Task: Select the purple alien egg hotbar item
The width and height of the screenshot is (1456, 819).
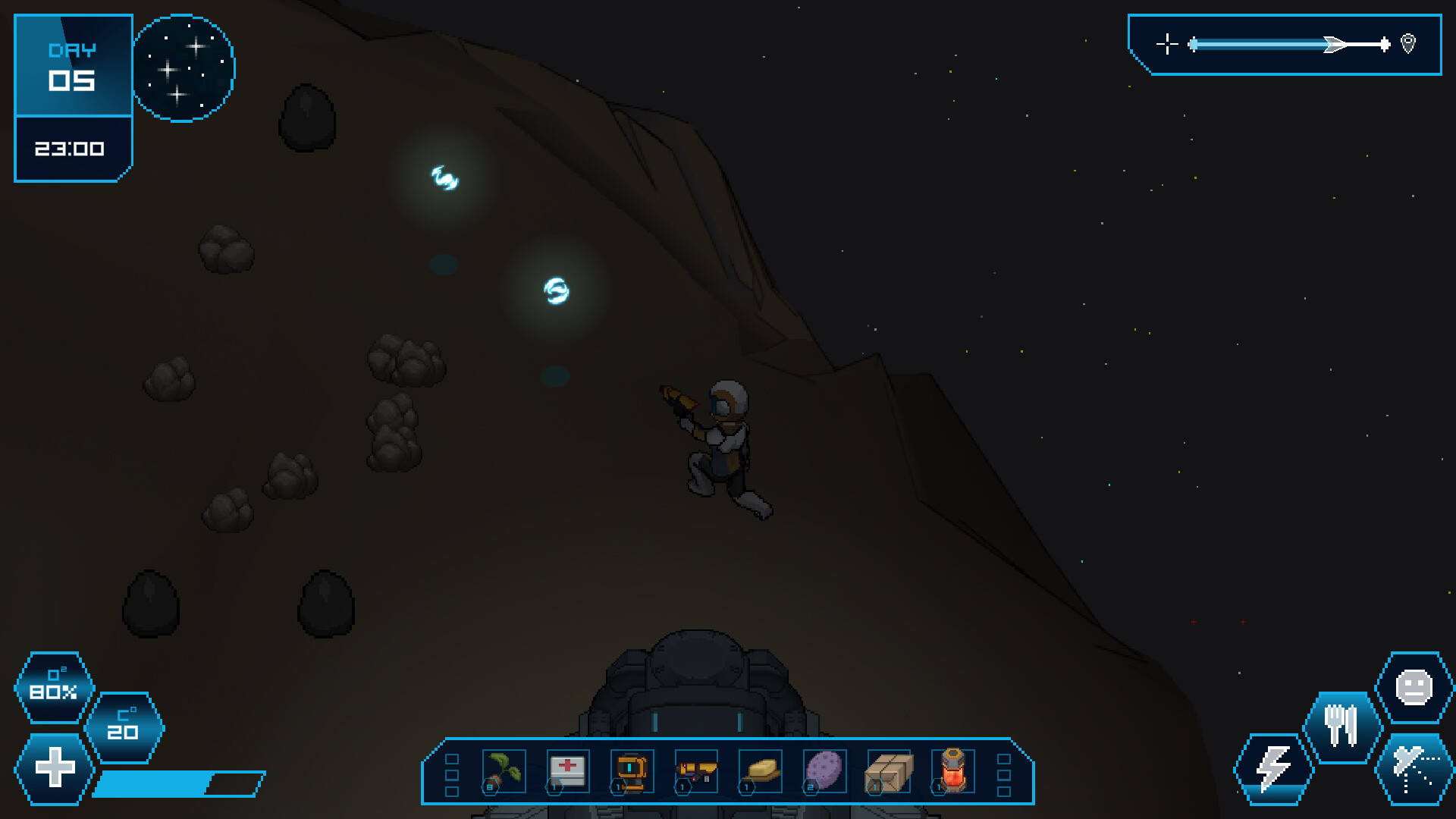Action: click(x=825, y=772)
